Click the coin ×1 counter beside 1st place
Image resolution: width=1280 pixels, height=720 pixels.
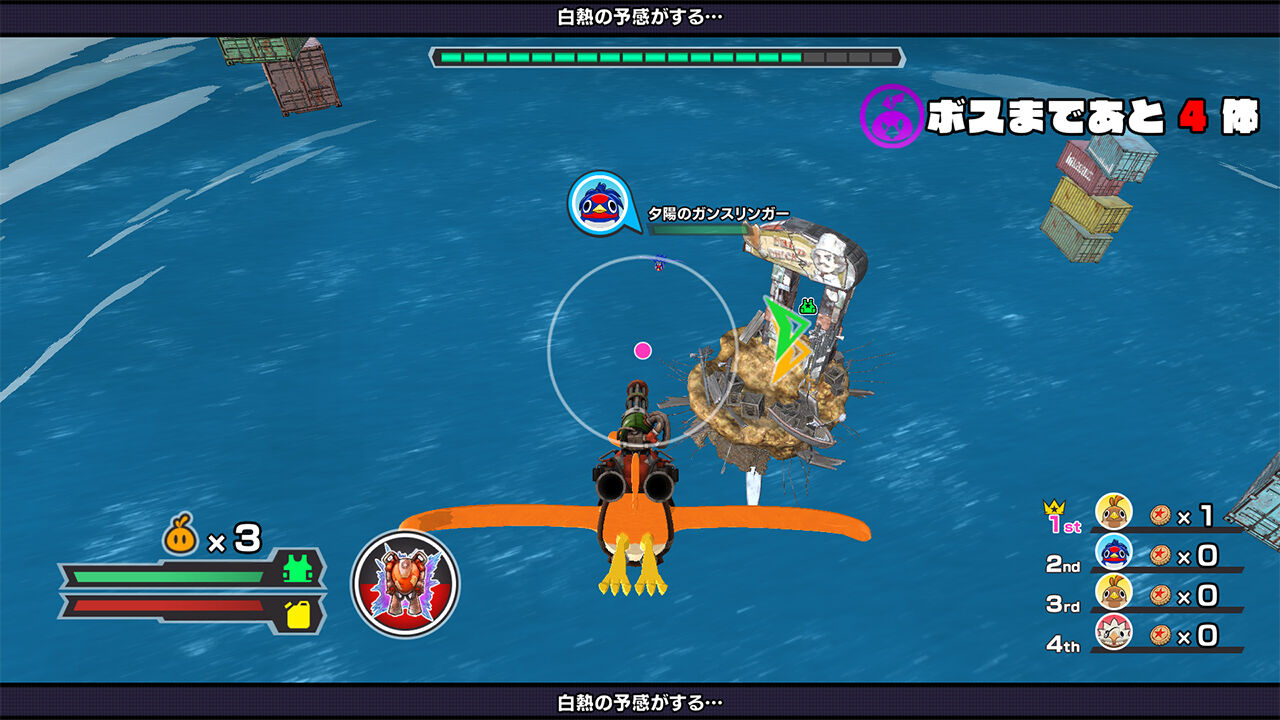tap(1180, 512)
